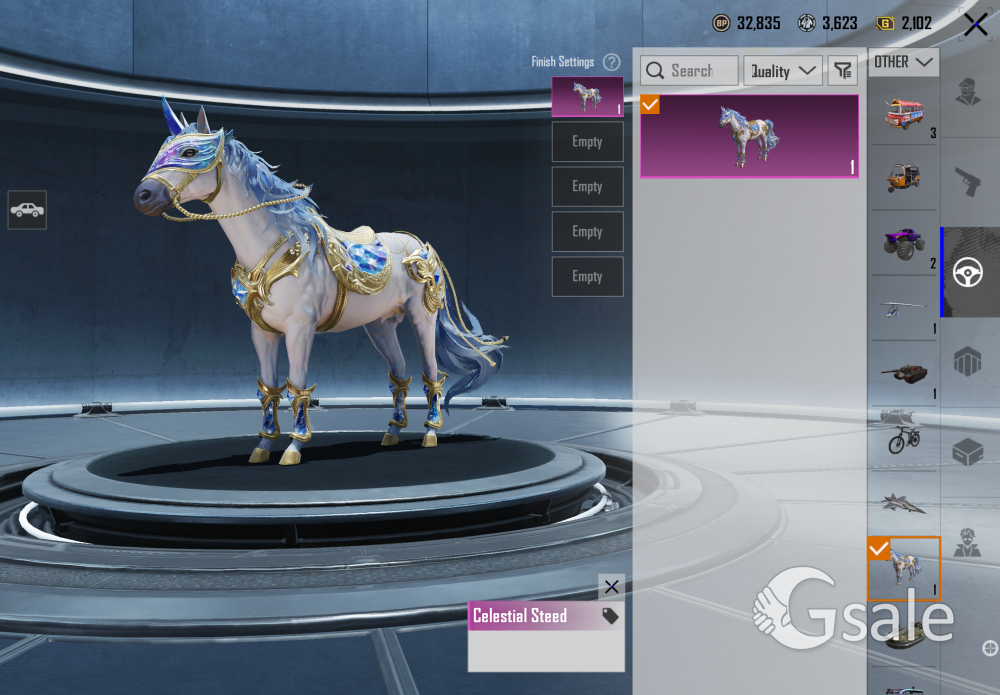The image size is (1000, 695).
Task: Expand the OTHER category dropdown
Action: 903,62
